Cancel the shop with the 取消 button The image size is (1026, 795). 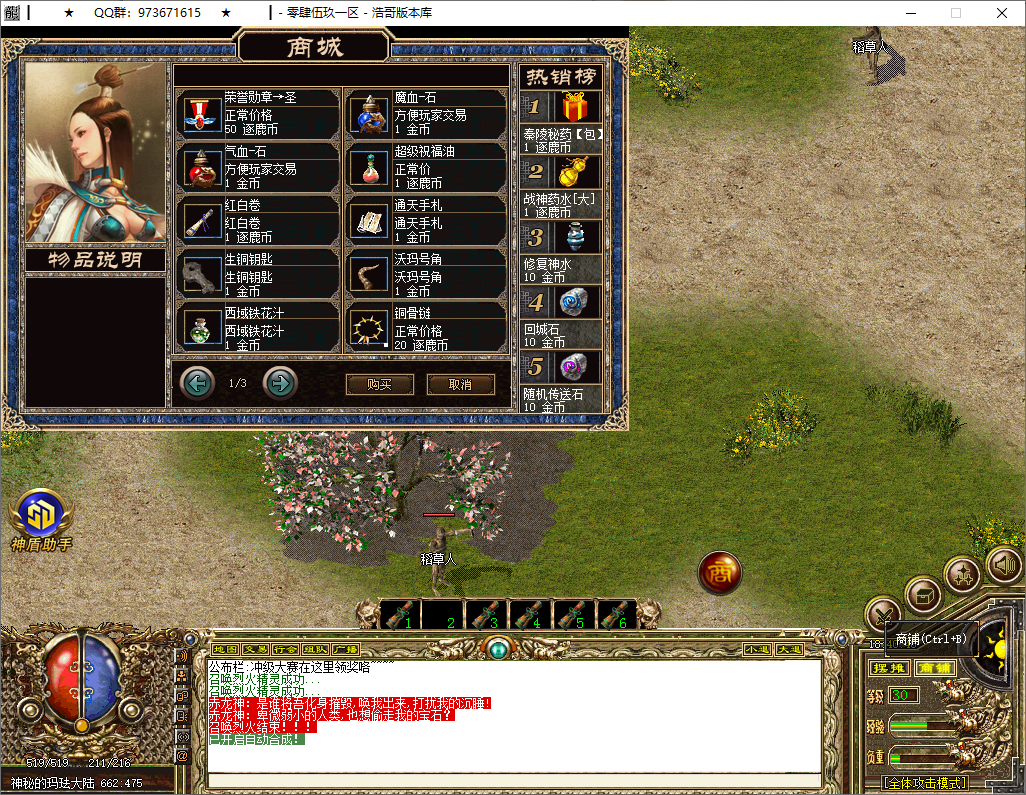click(460, 385)
